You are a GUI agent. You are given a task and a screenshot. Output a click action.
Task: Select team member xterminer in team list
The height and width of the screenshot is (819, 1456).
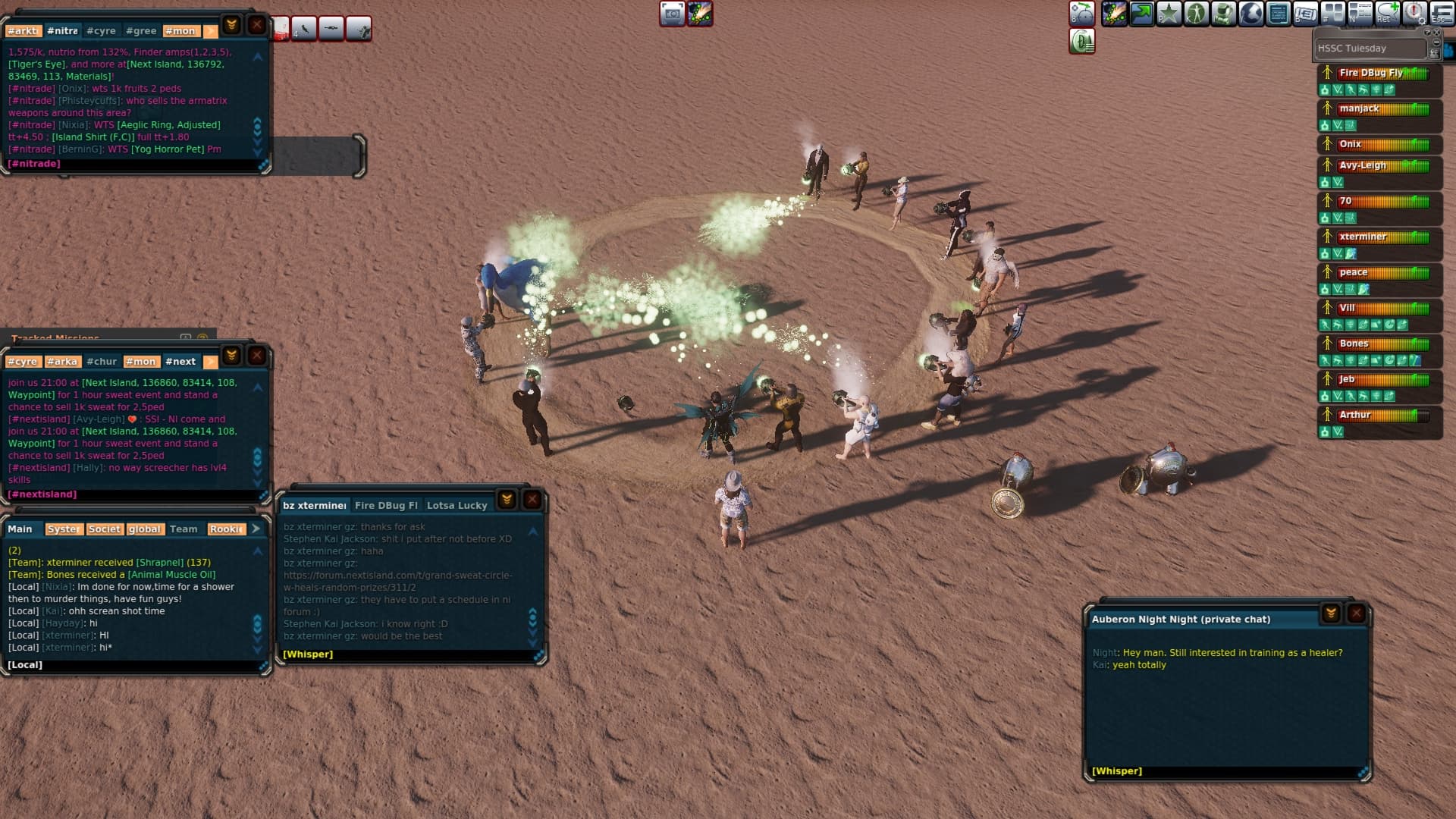(1362, 237)
